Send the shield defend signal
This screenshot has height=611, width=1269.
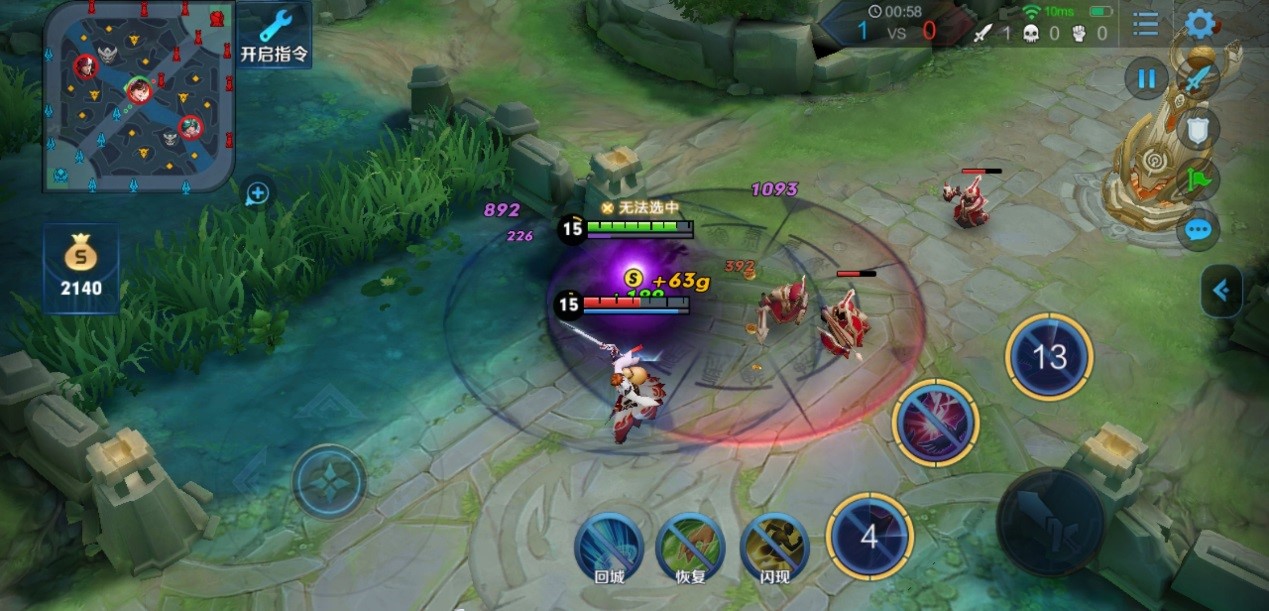tap(1198, 128)
